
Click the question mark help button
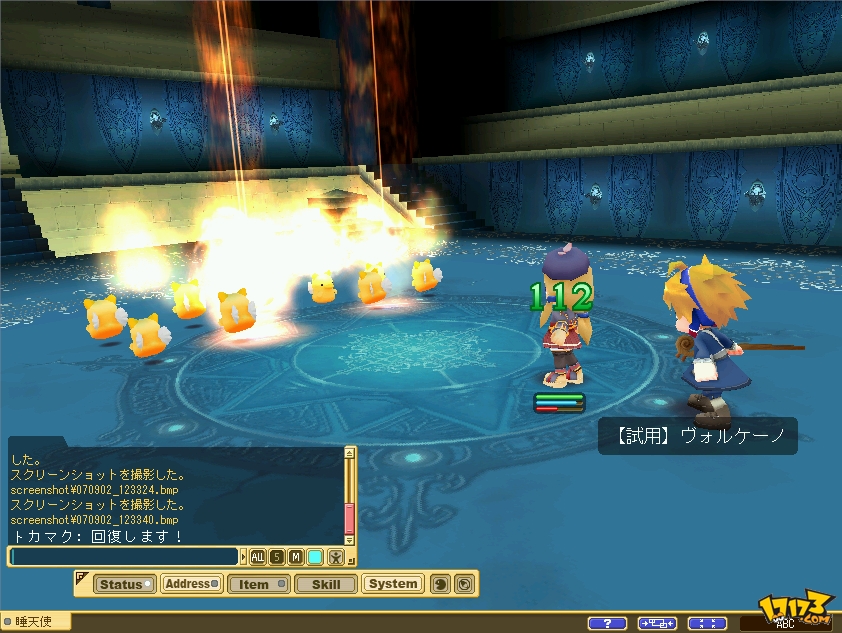click(x=607, y=623)
